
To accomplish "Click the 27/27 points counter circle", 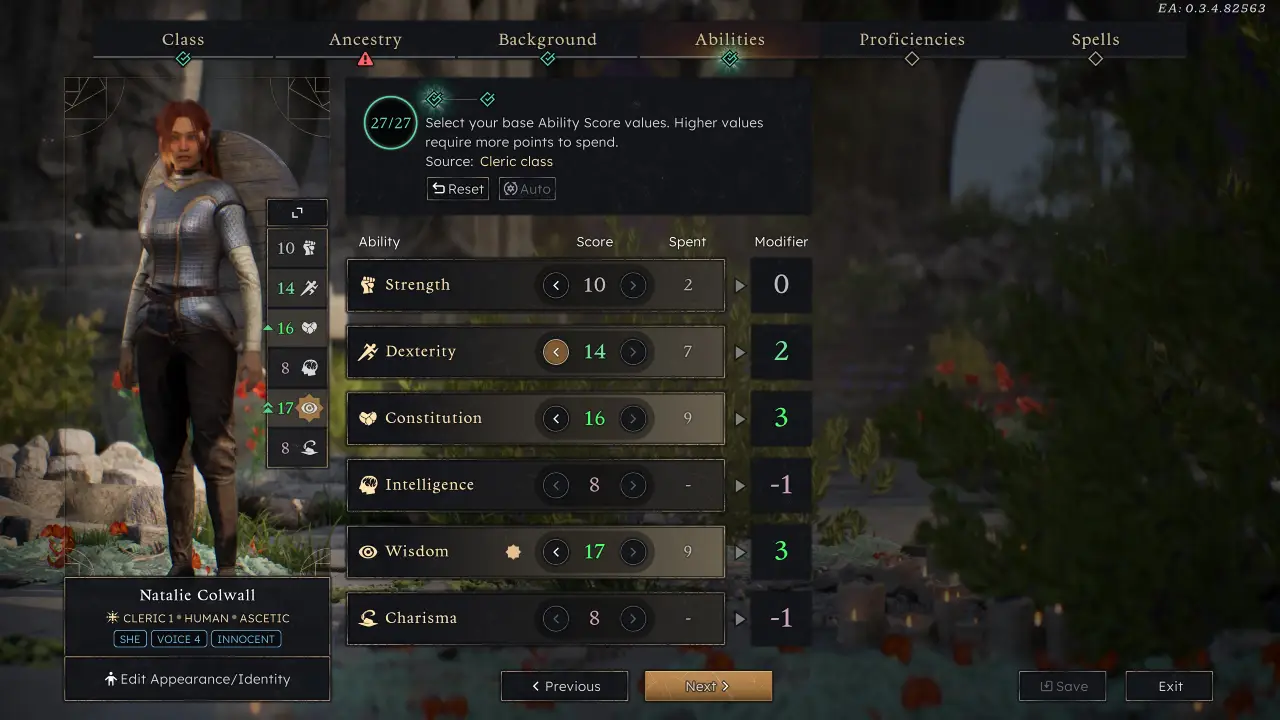I will pos(390,122).
